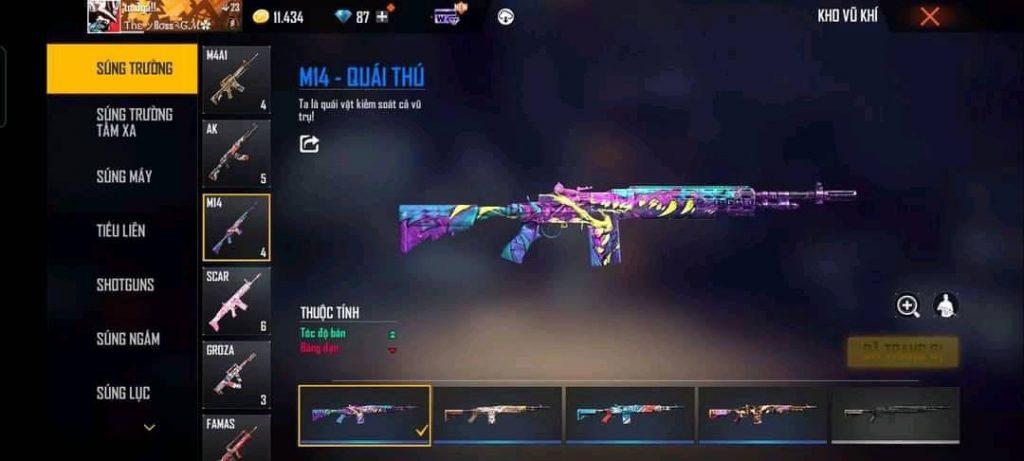Add diamonds with the plus button
This screenshot has height=461, width=1024.
381,17
